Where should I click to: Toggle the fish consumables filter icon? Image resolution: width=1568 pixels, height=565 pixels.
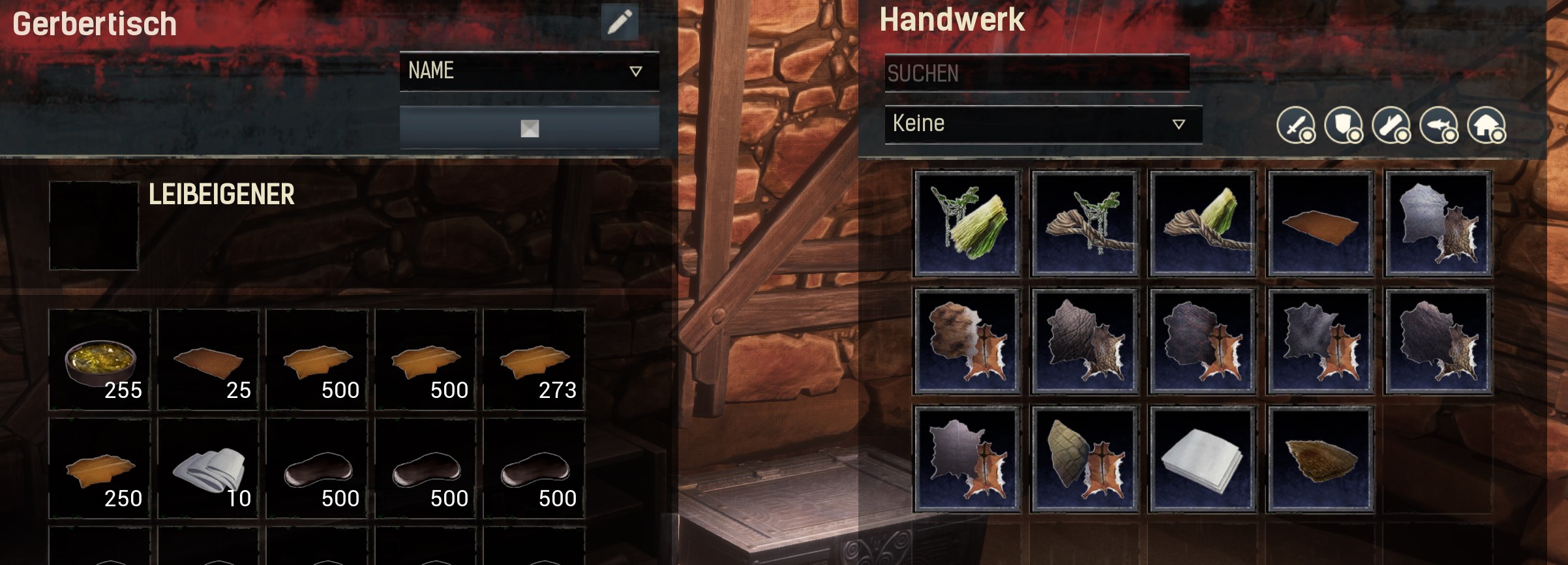click(x=1439, y=125)
